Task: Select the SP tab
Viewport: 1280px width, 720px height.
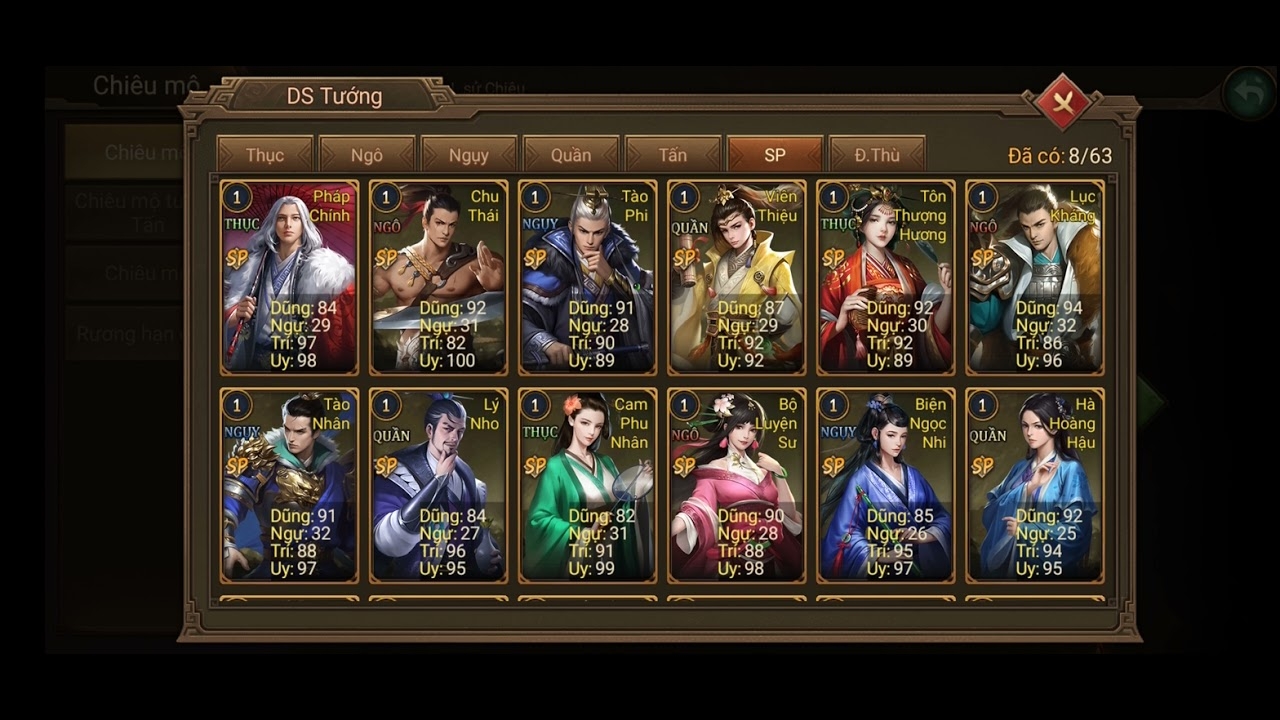Action: 775,155
